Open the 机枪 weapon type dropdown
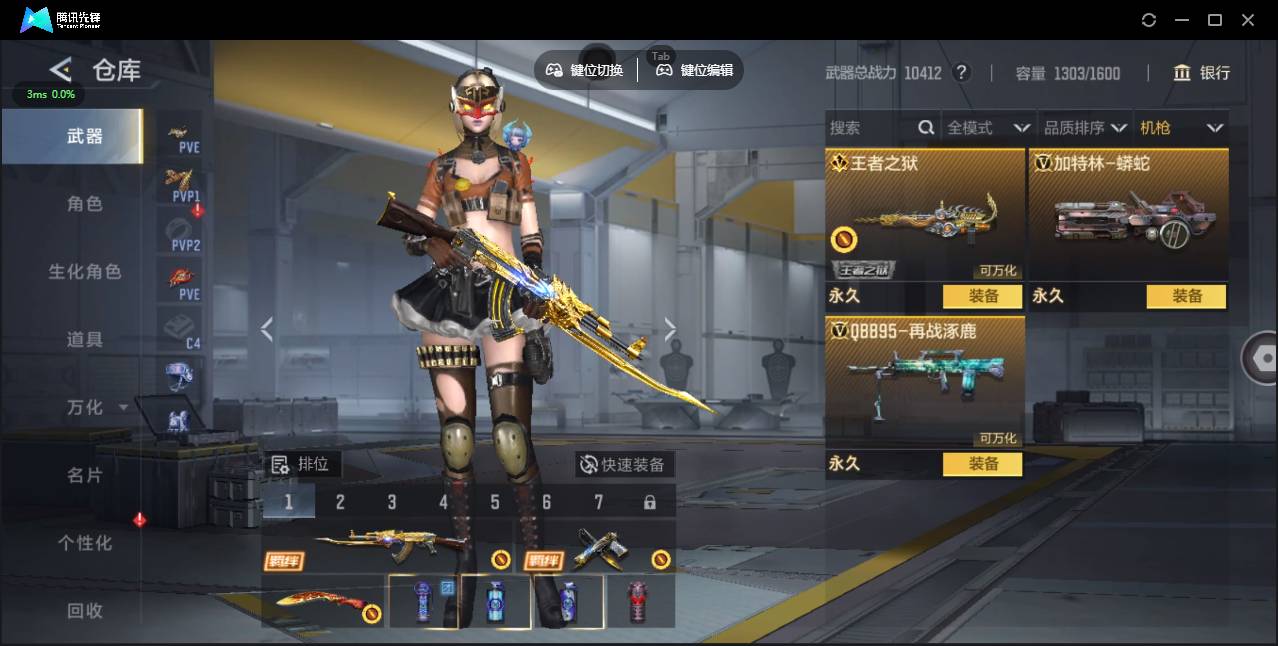 [x=1181, y=128]
